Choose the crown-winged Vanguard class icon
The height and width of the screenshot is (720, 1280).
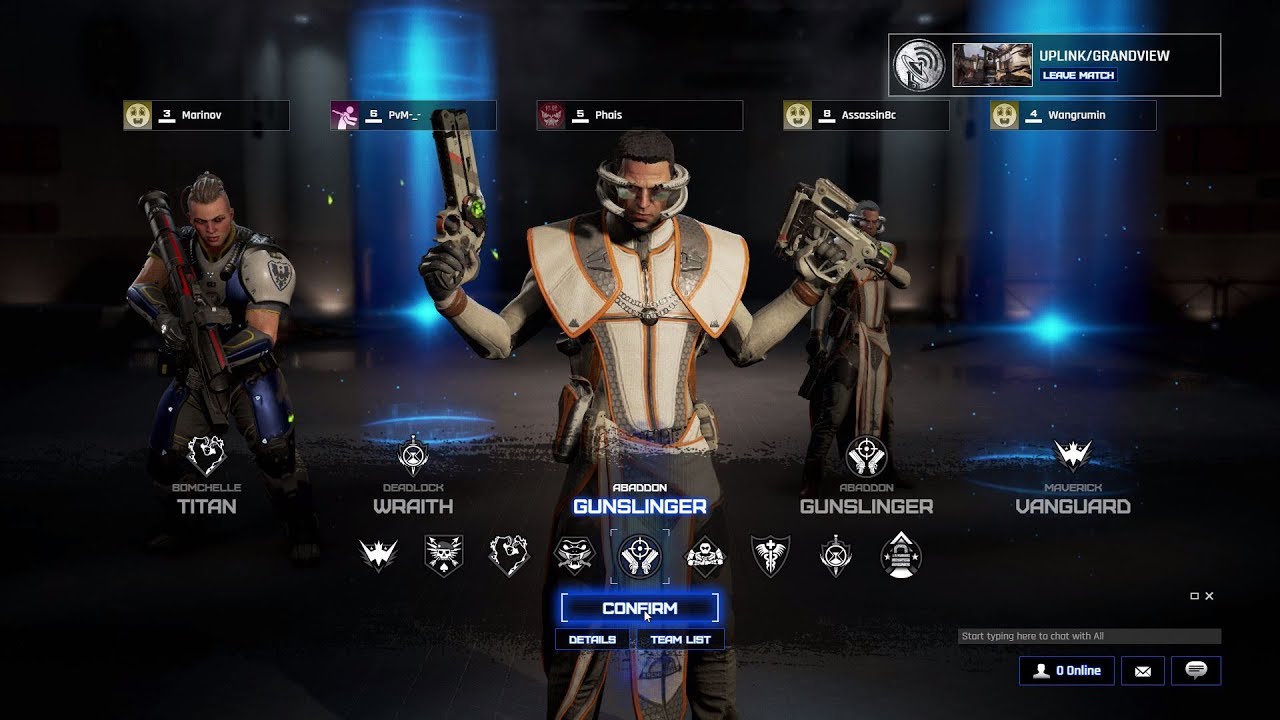[x=379, y=556]
